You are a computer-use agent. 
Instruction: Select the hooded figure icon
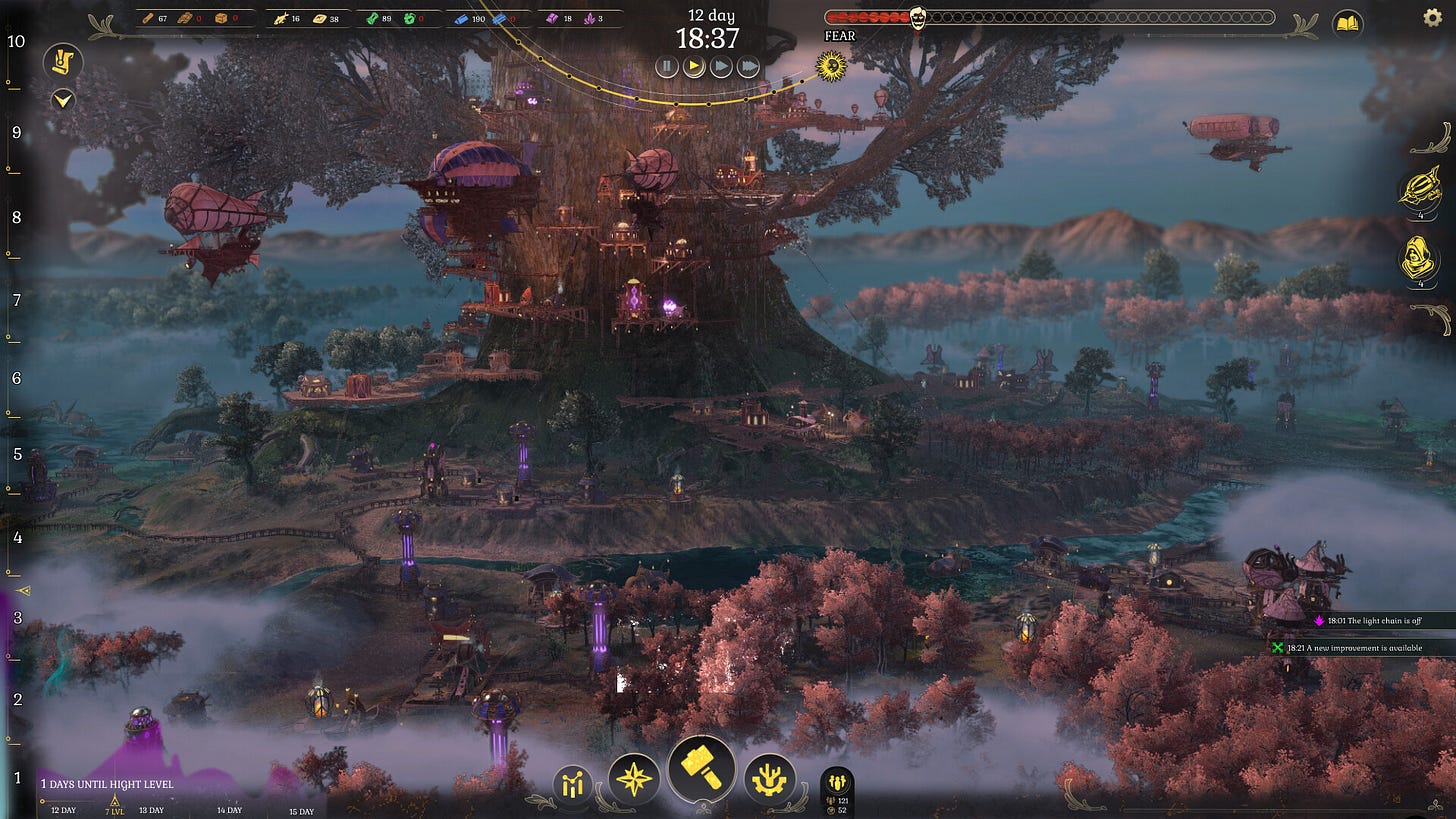pos(1419,260)
